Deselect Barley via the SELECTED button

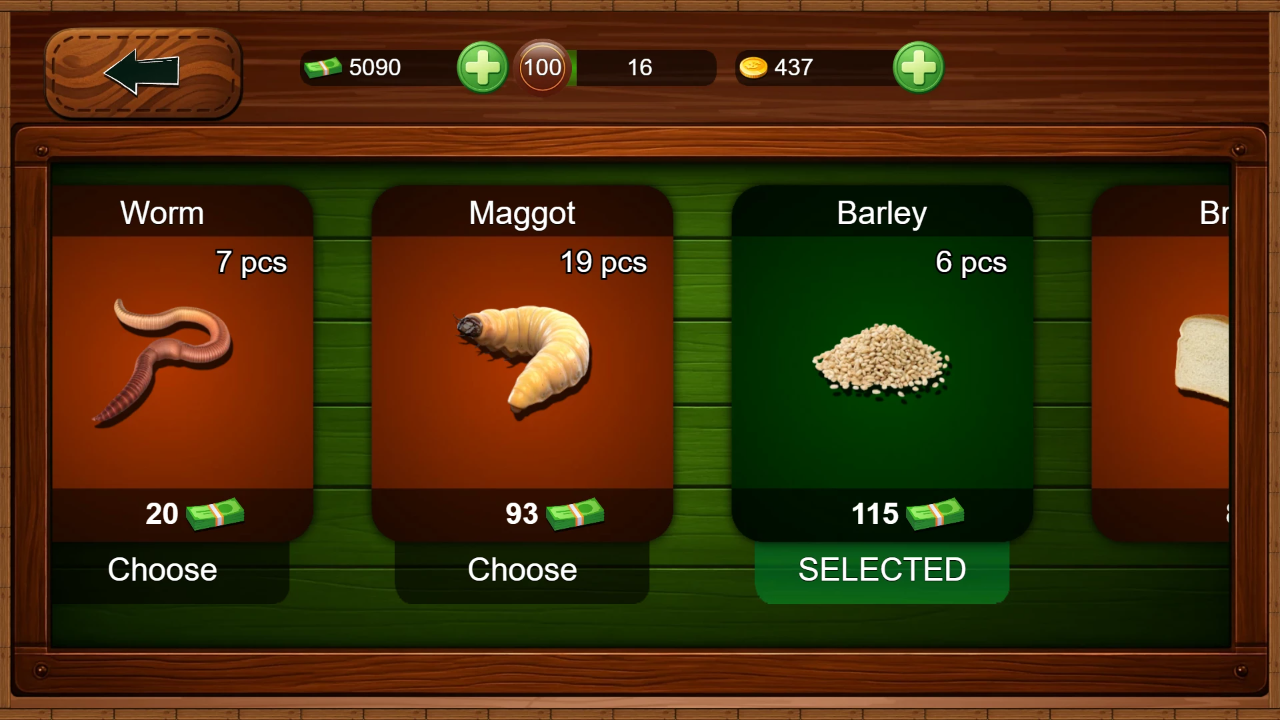point(882,570)
